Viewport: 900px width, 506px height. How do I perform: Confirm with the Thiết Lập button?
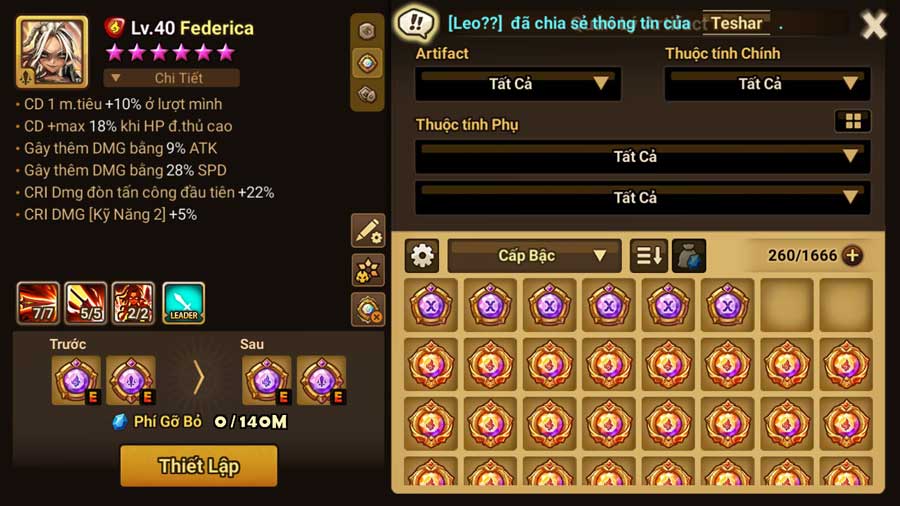coord(198,465)
